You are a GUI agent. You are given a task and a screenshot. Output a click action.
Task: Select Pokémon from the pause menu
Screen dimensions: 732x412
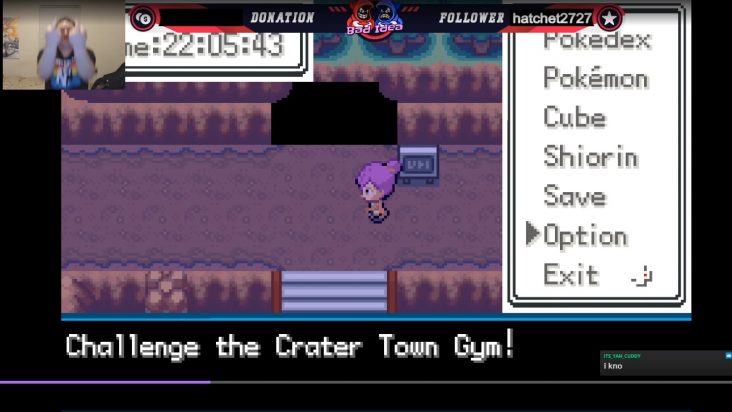595,78
